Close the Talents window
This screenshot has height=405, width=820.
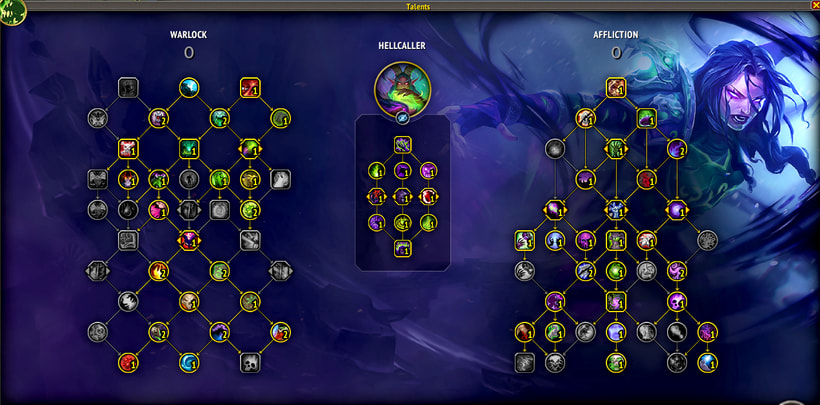click(813, 5)
